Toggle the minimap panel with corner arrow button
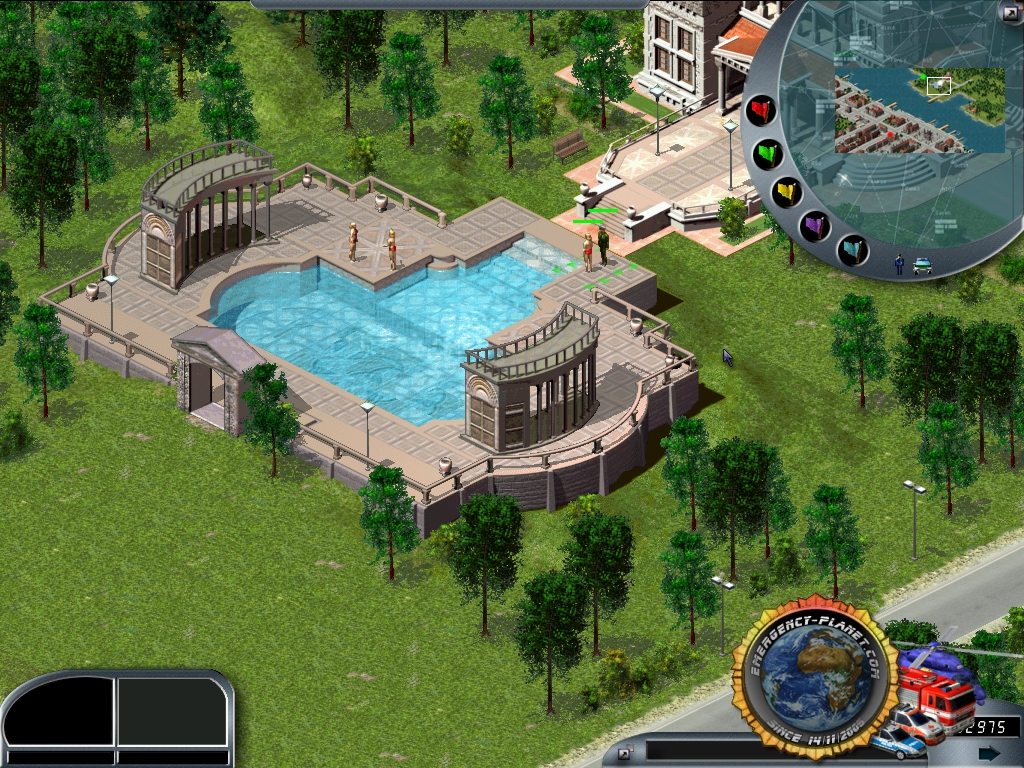1024x768 pixels. pos(1008,12)
